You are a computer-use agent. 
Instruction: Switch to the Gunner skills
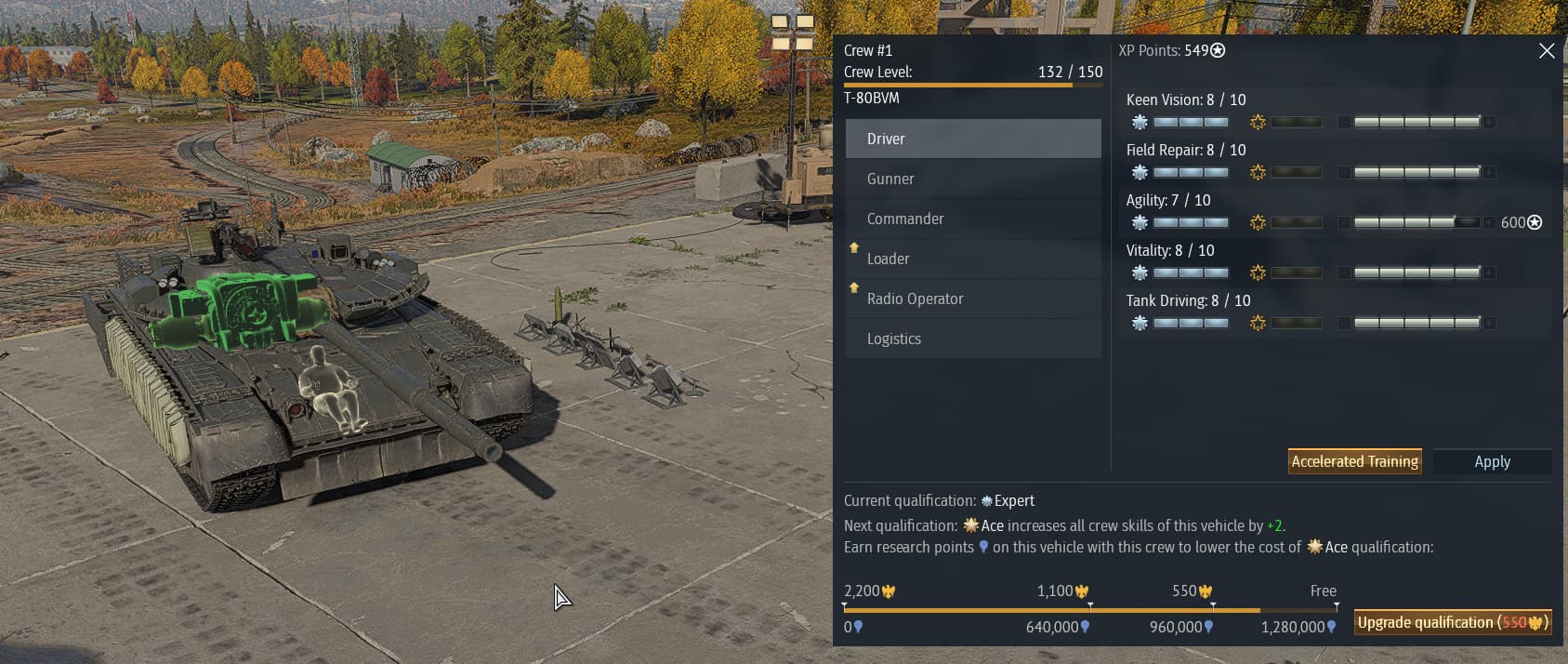(x=973, y=179)
